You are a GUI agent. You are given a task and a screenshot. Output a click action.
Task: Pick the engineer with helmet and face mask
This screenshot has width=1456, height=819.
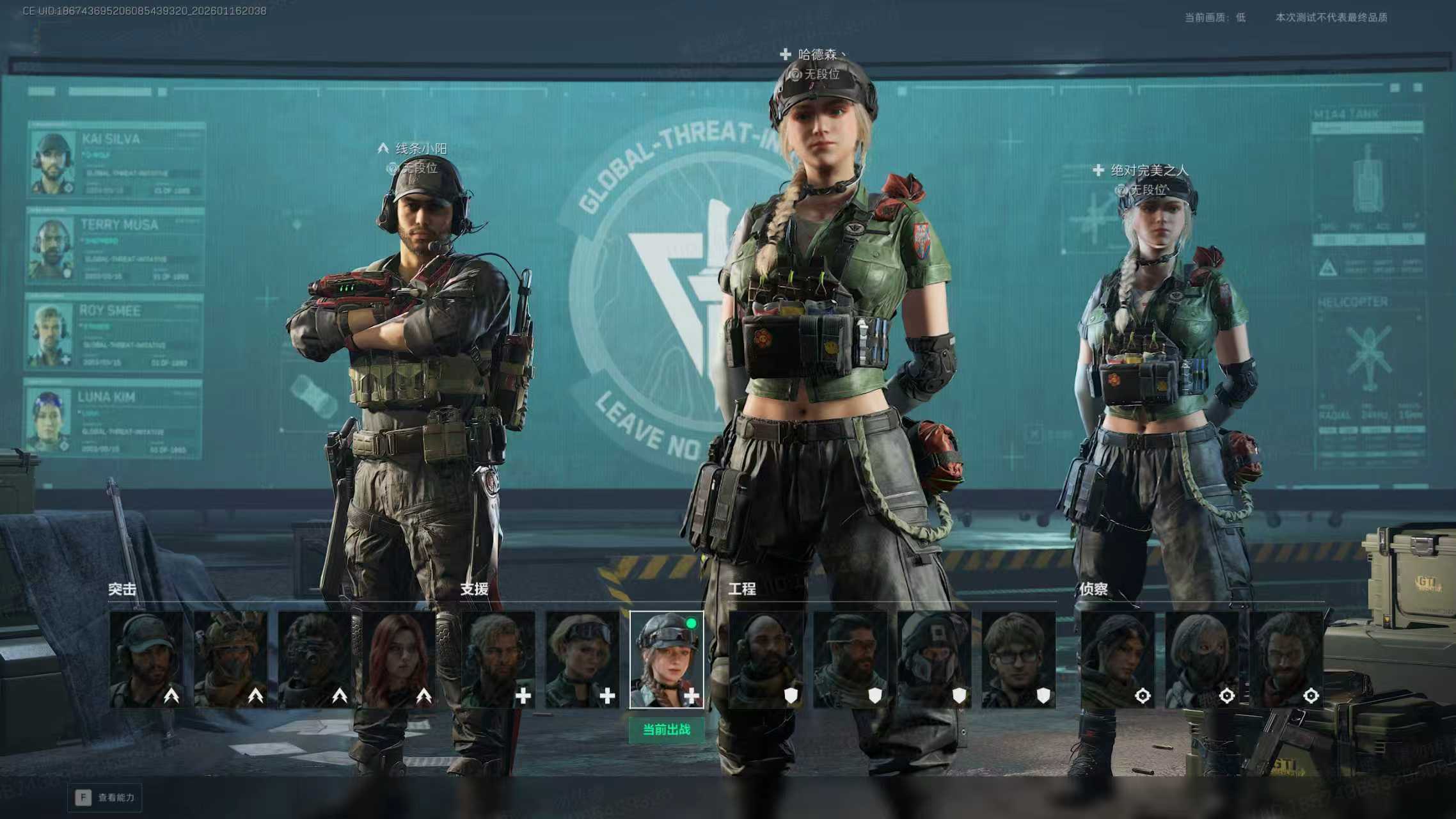934,659
